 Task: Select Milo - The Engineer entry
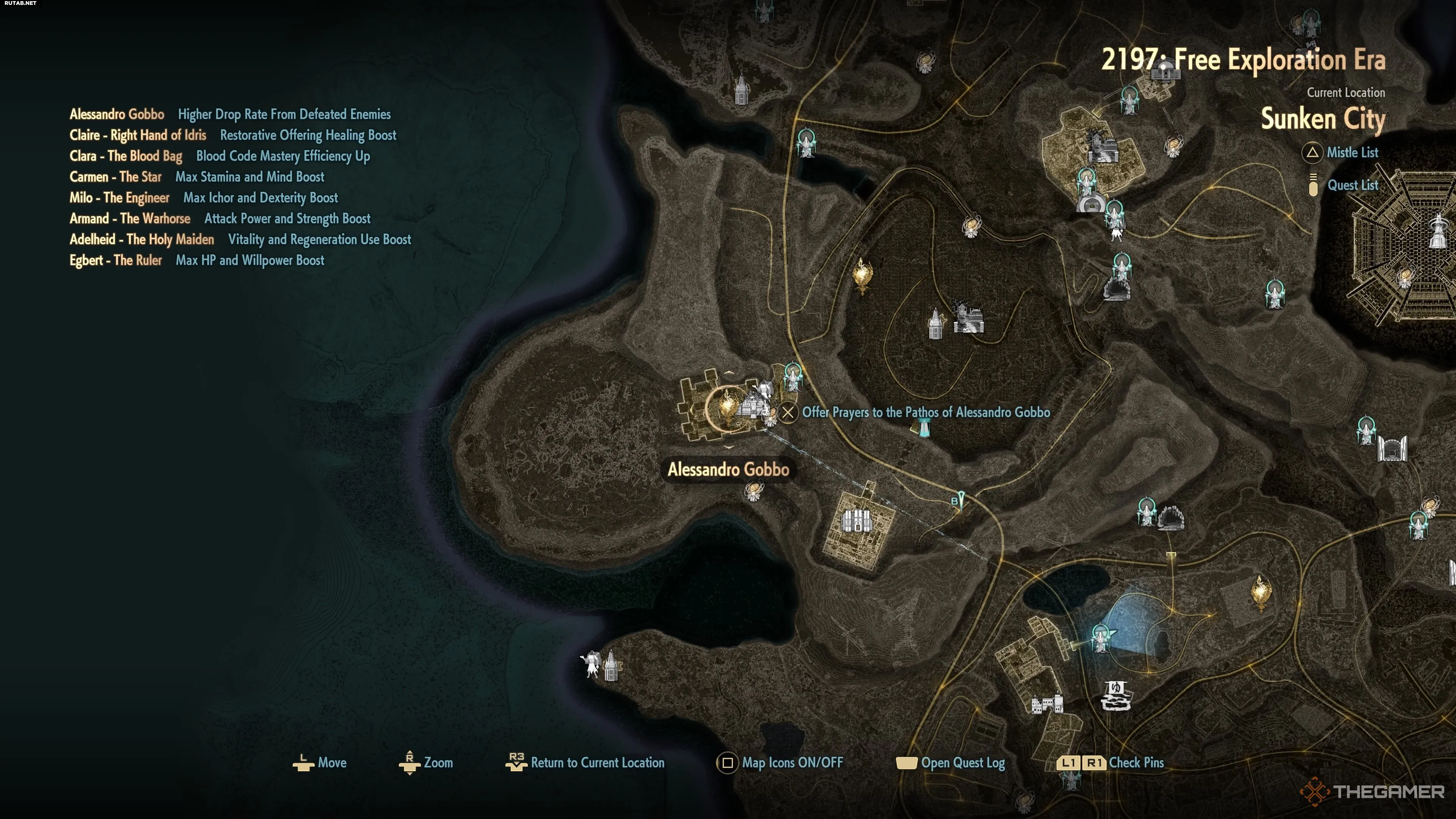click(x=119, y=198)
